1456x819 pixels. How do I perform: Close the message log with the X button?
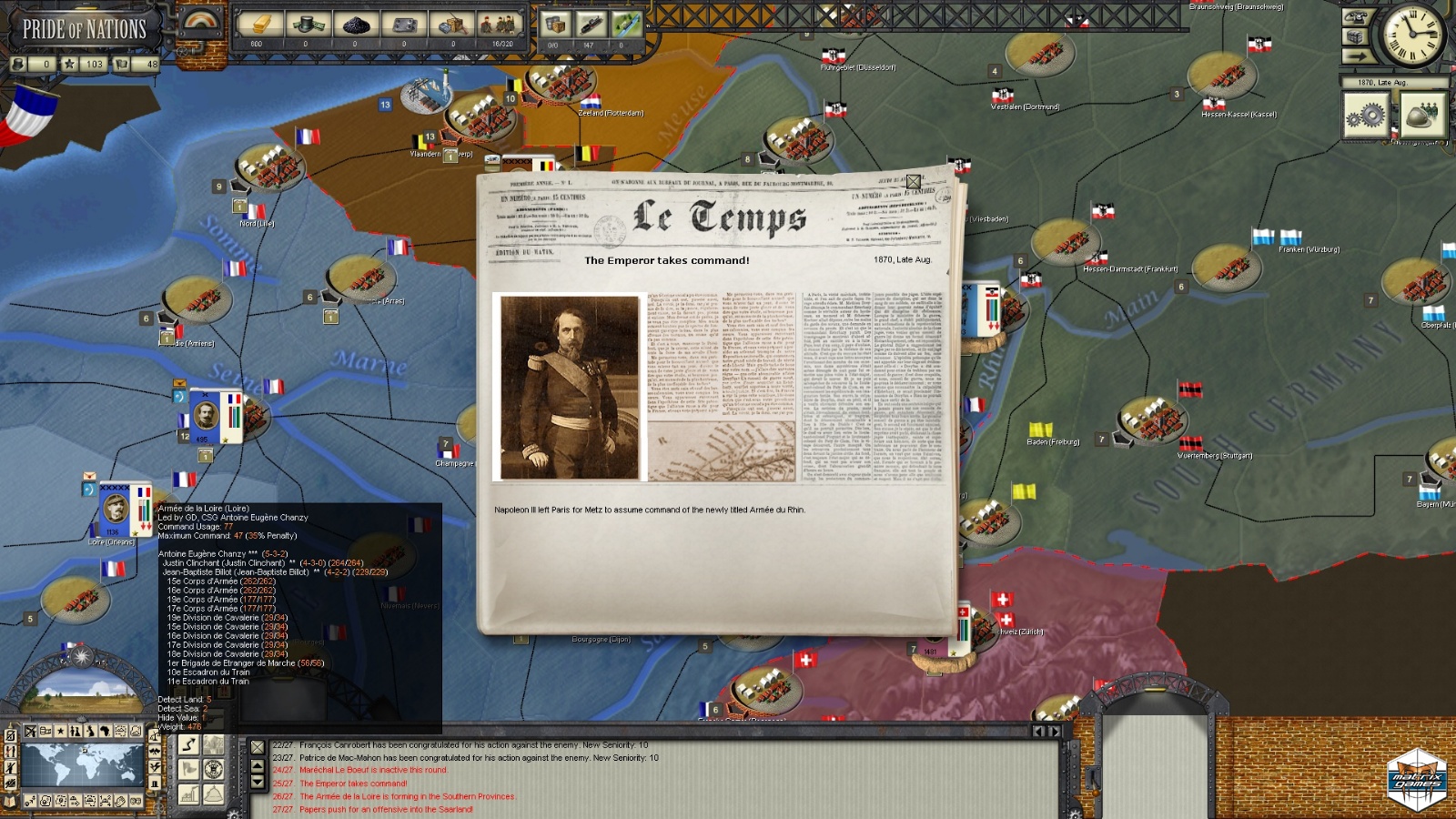(x=258, y=747)
